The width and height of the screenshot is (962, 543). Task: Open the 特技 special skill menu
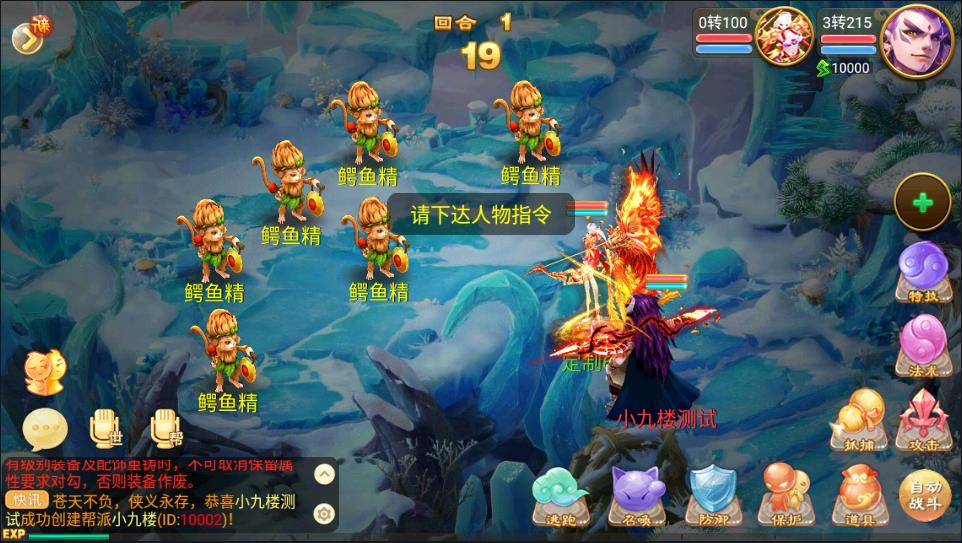921,270
